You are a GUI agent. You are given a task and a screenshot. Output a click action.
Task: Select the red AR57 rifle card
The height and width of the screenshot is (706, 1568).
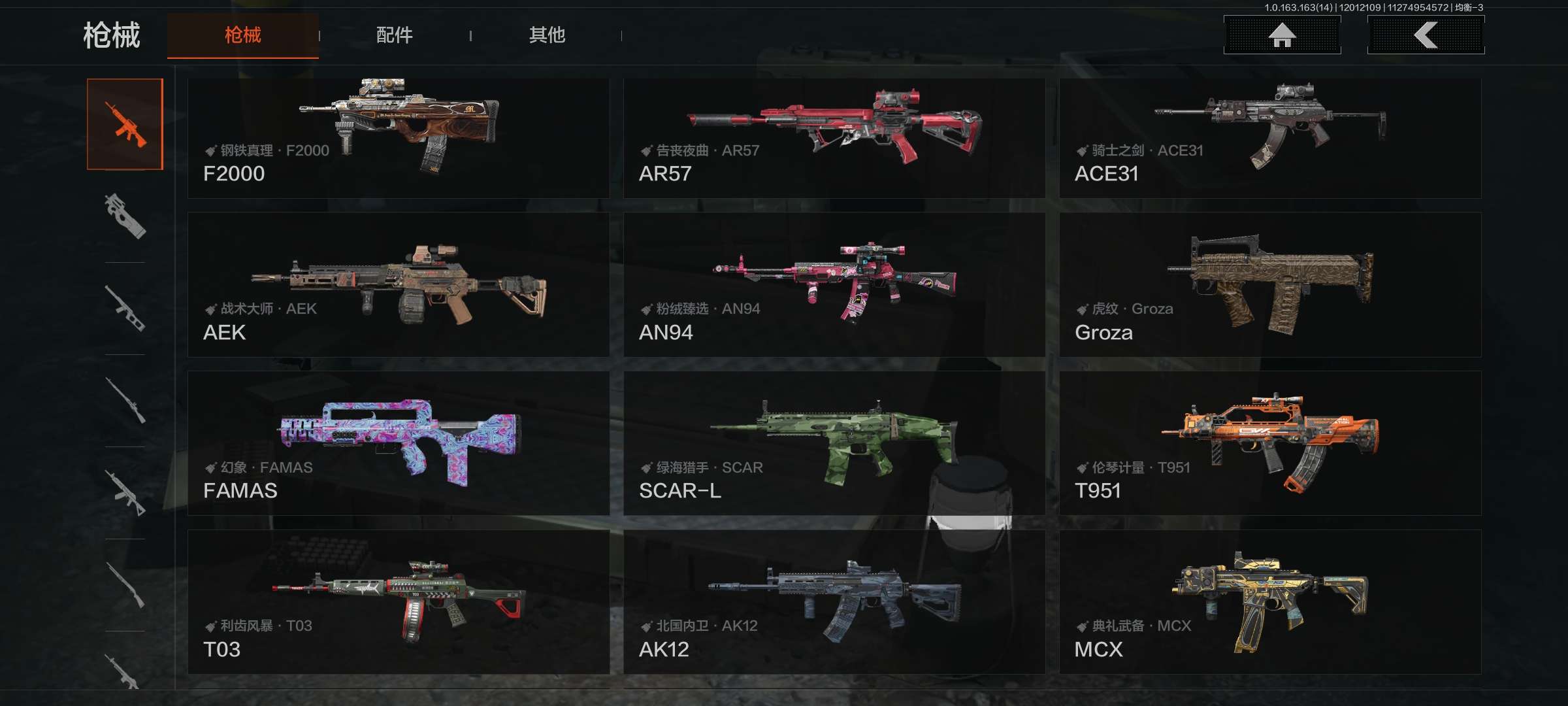pos(834,138)
